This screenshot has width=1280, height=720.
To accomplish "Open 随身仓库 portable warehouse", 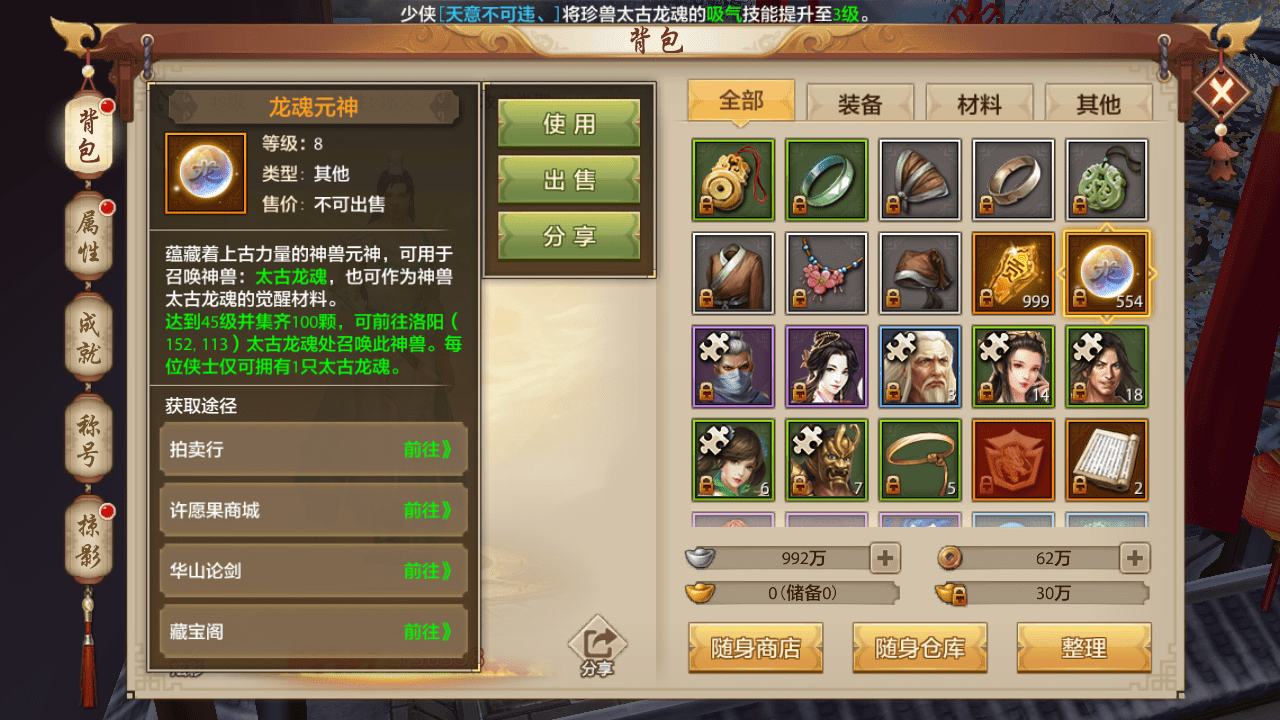I will [x=920, y=648].
